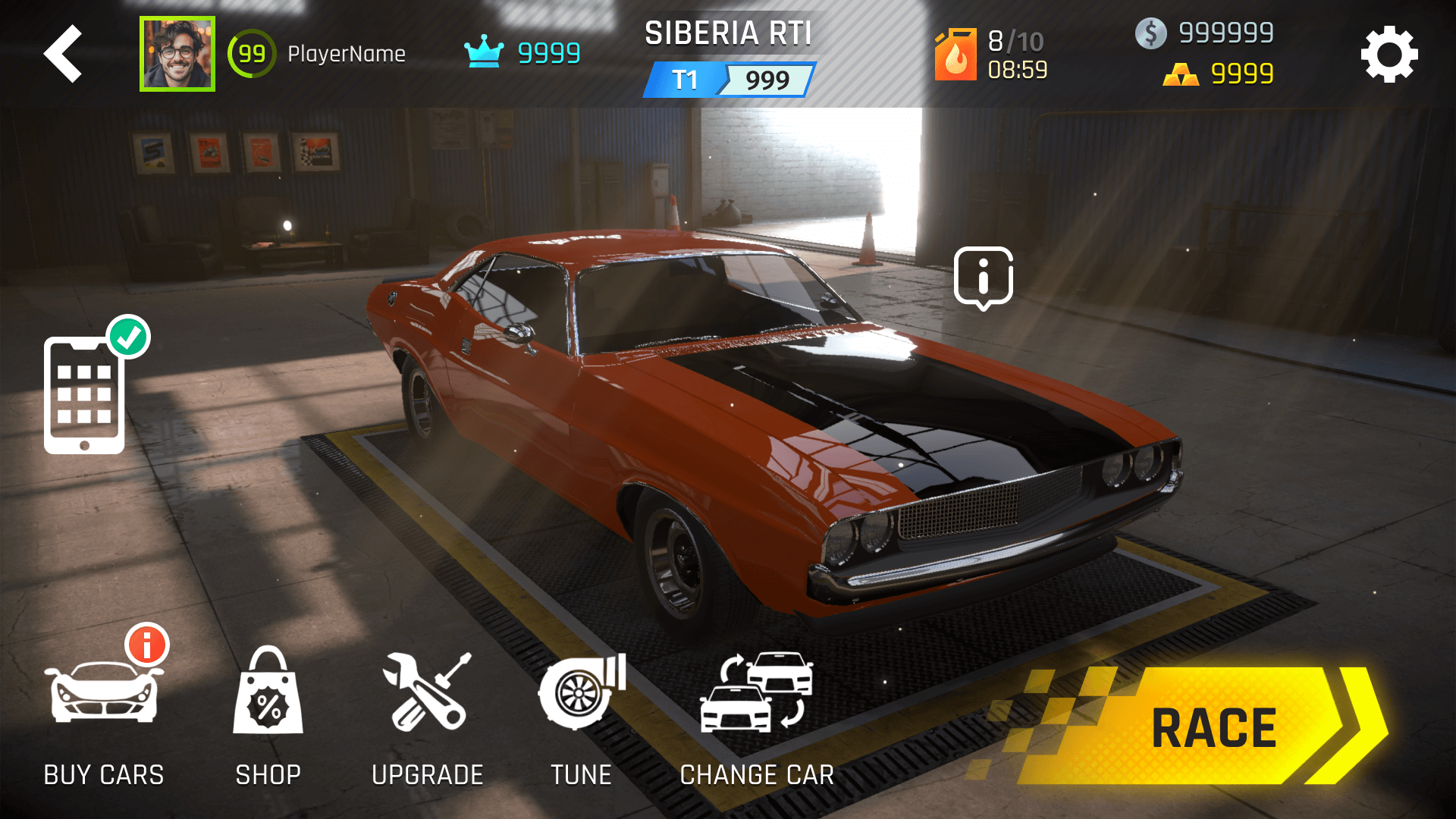This screenshot has height=819, width=1456.
Task: Open the settings gear
Action: 1389,55
